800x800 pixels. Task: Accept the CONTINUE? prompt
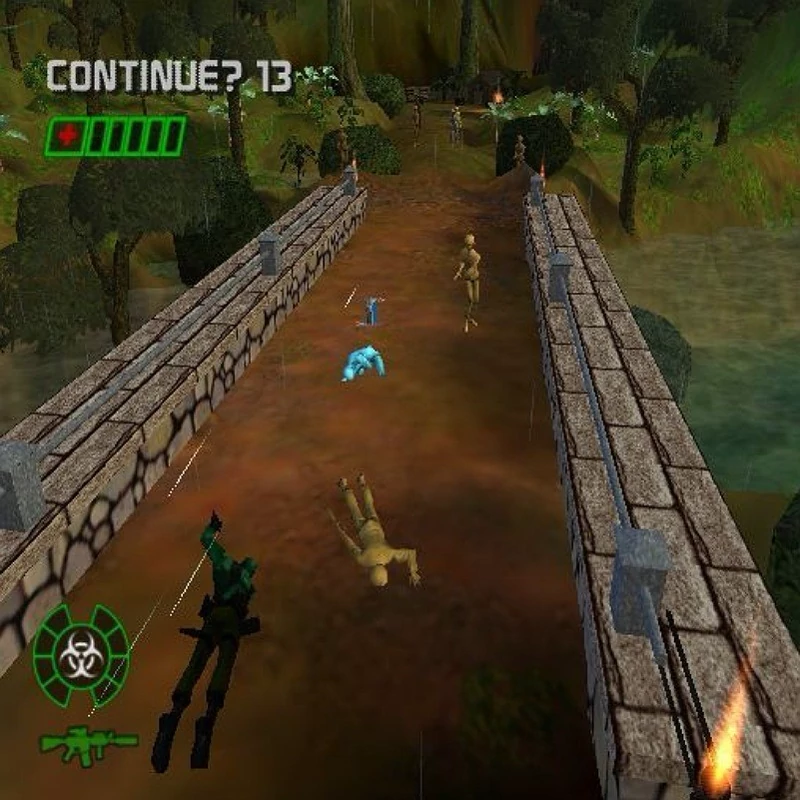[169, 76]
